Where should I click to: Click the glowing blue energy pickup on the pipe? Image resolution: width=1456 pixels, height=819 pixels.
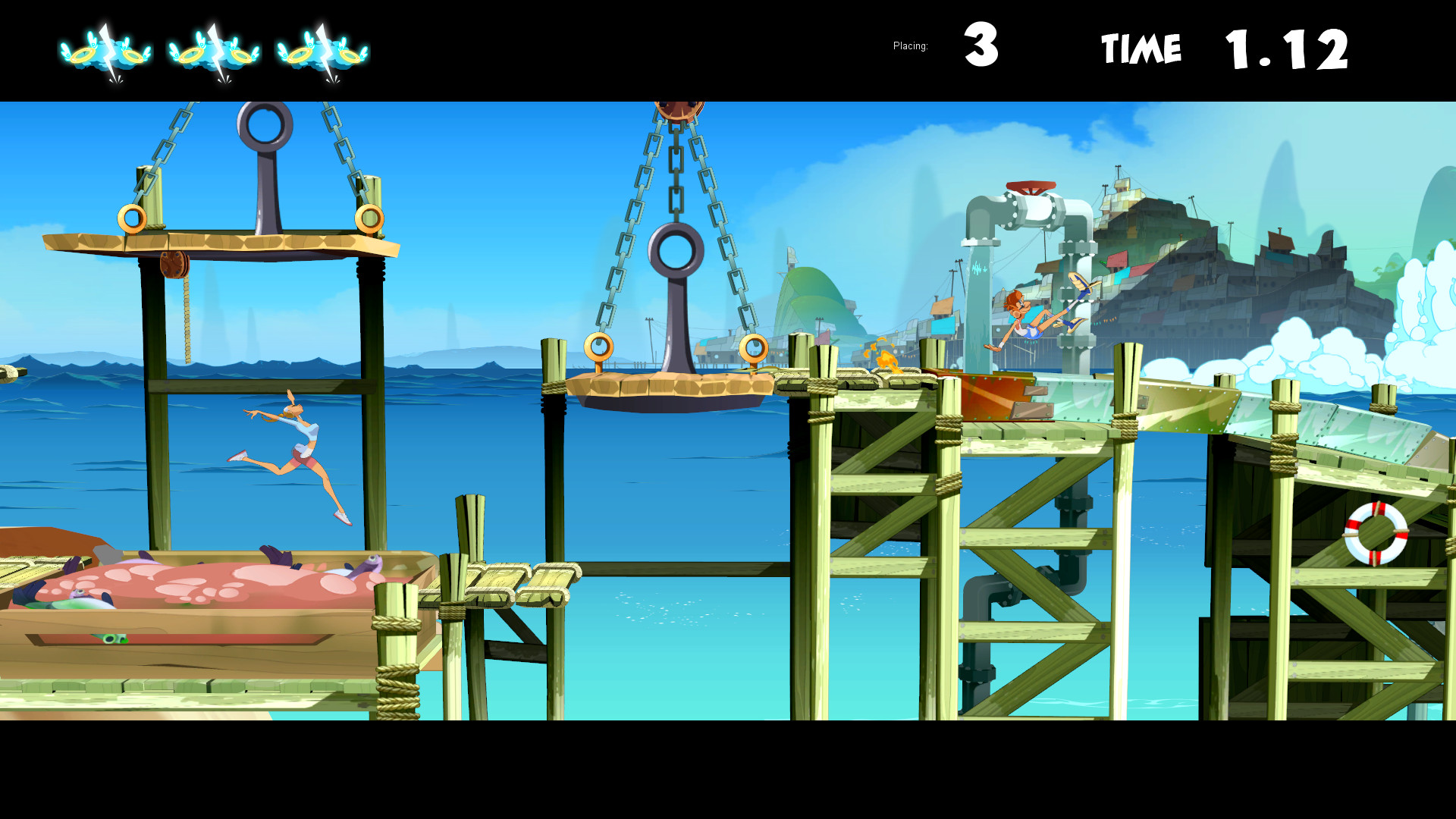978,269
